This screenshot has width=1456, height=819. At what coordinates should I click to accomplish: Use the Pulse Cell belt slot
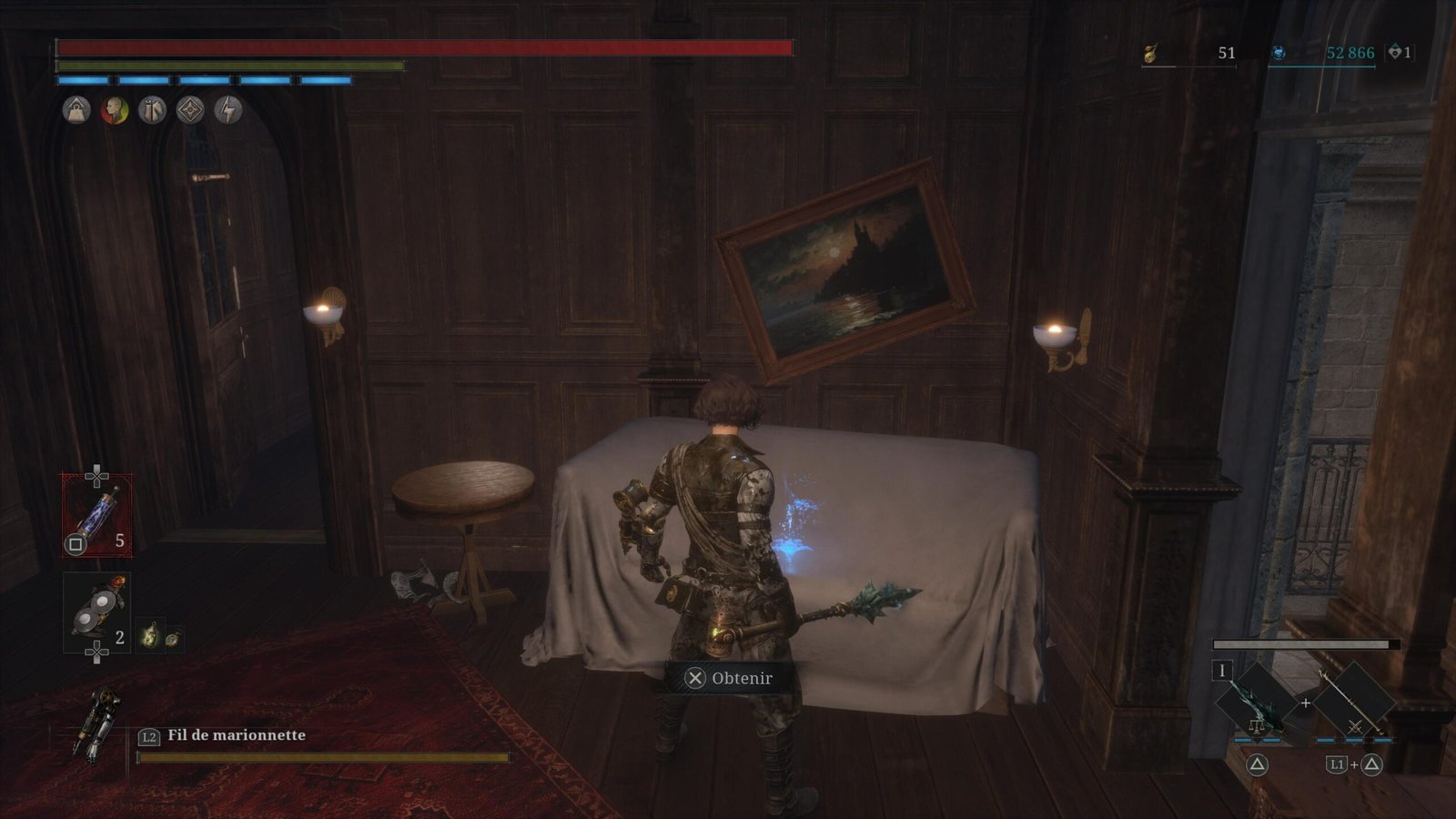click(x=96, y=515)
